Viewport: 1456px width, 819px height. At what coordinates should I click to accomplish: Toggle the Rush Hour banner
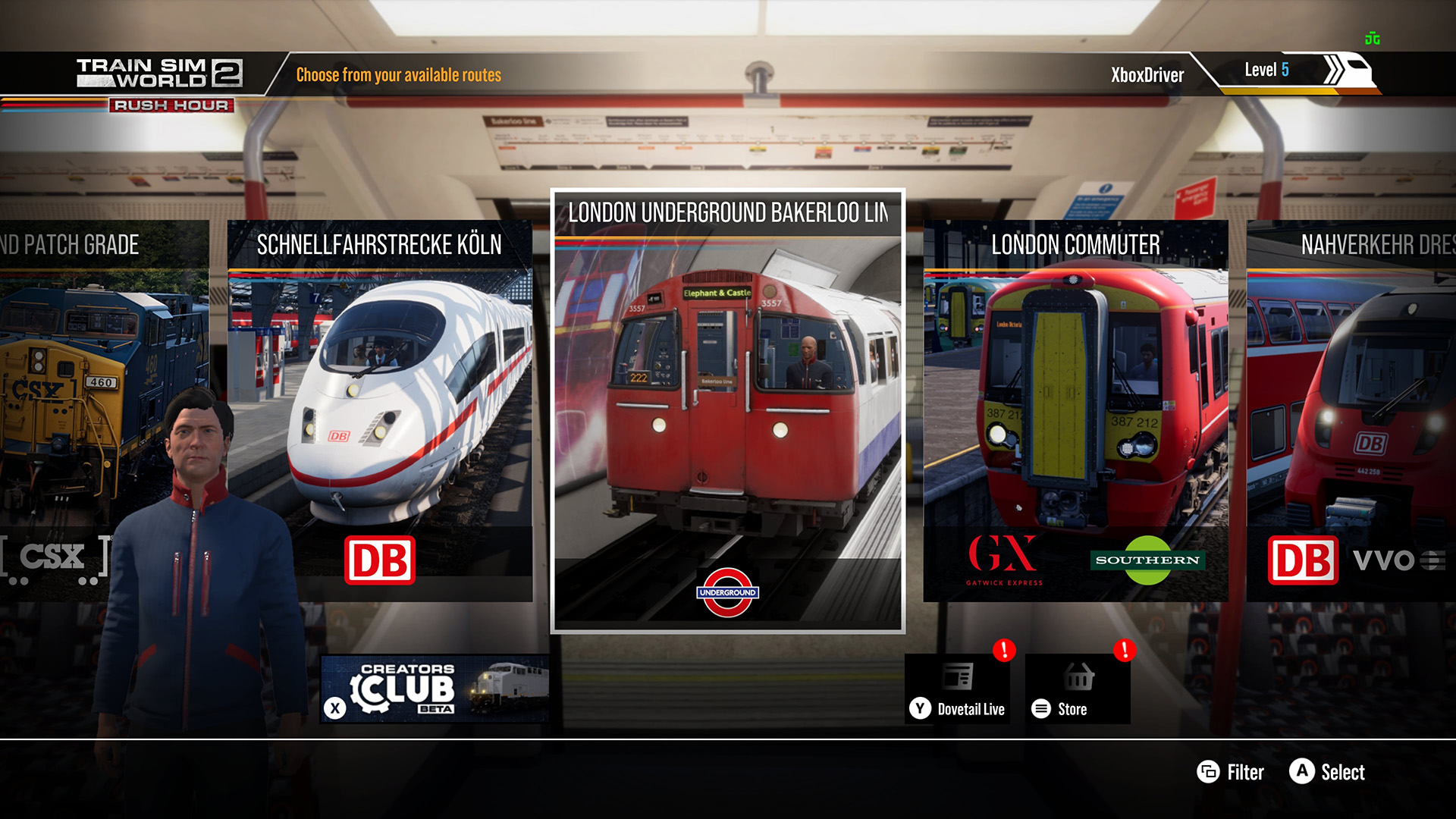pos(171,106)
